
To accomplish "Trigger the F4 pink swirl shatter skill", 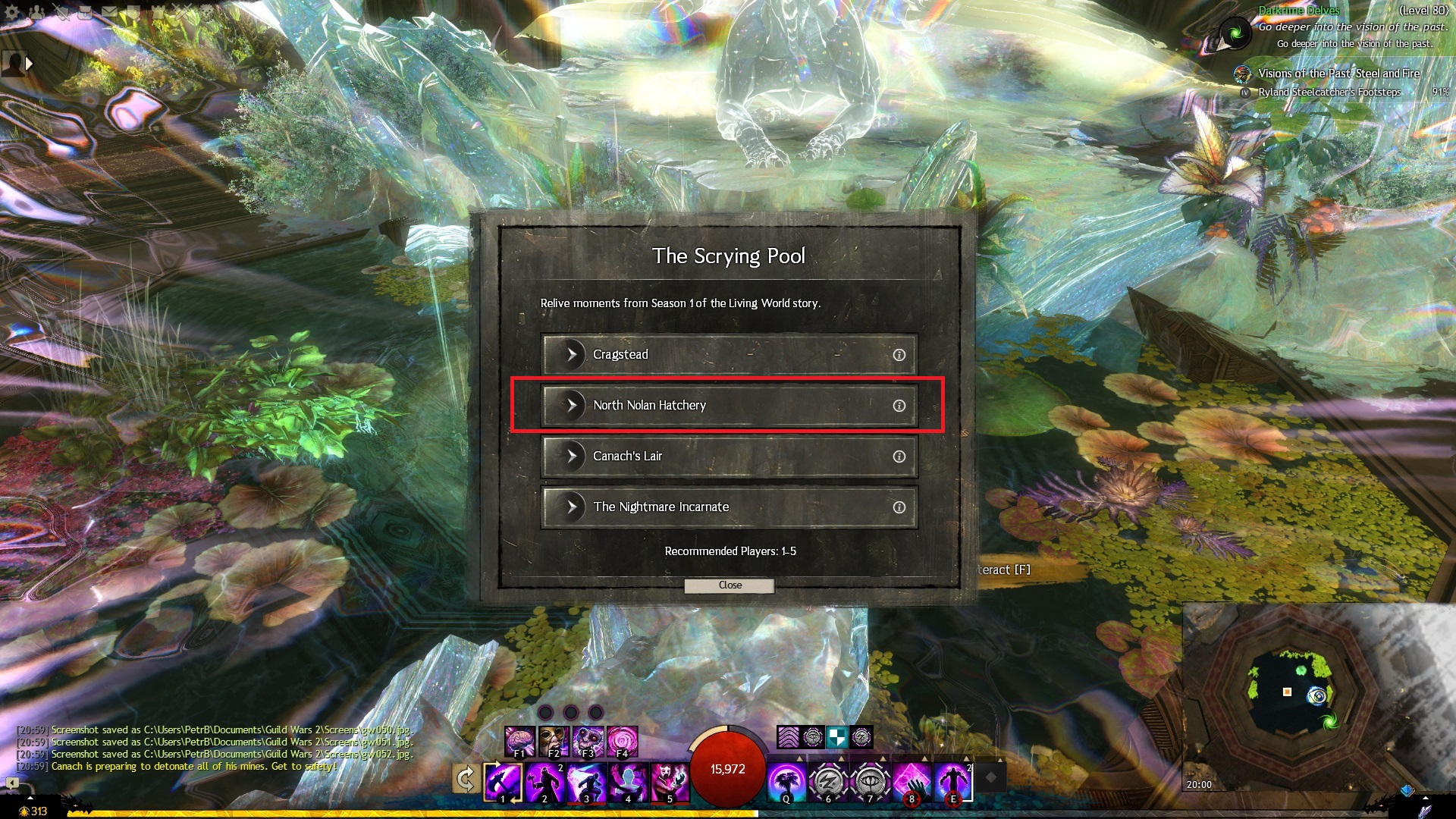I will tap(622, 742).
